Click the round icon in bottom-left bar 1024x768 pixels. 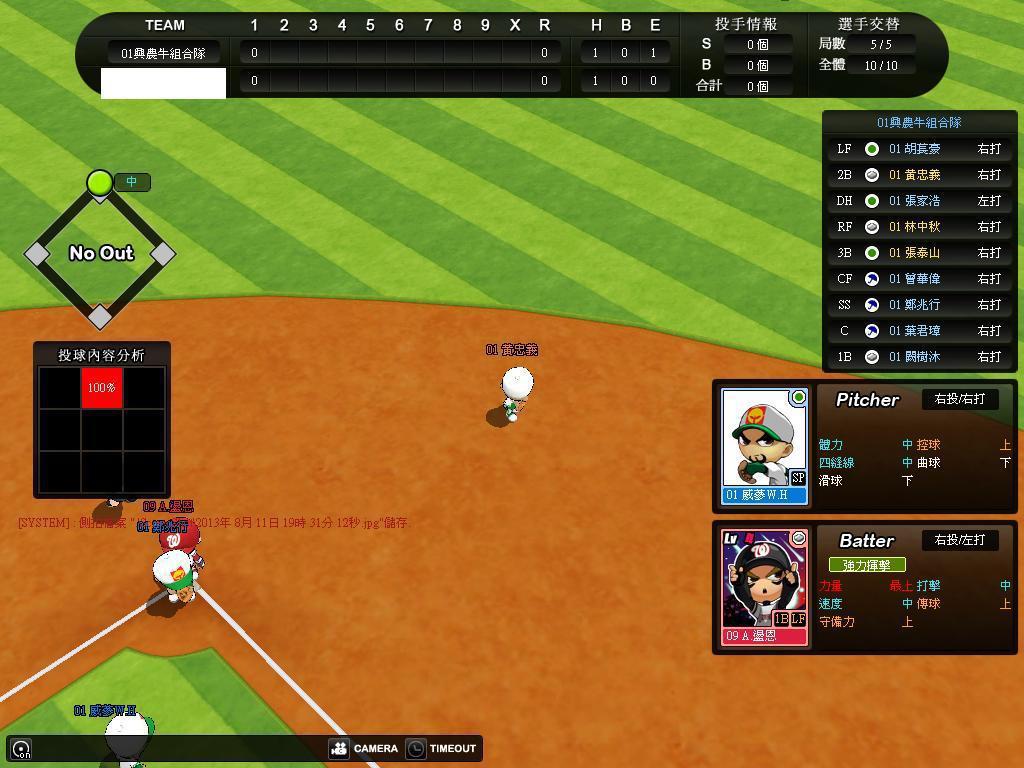(21, 748)
